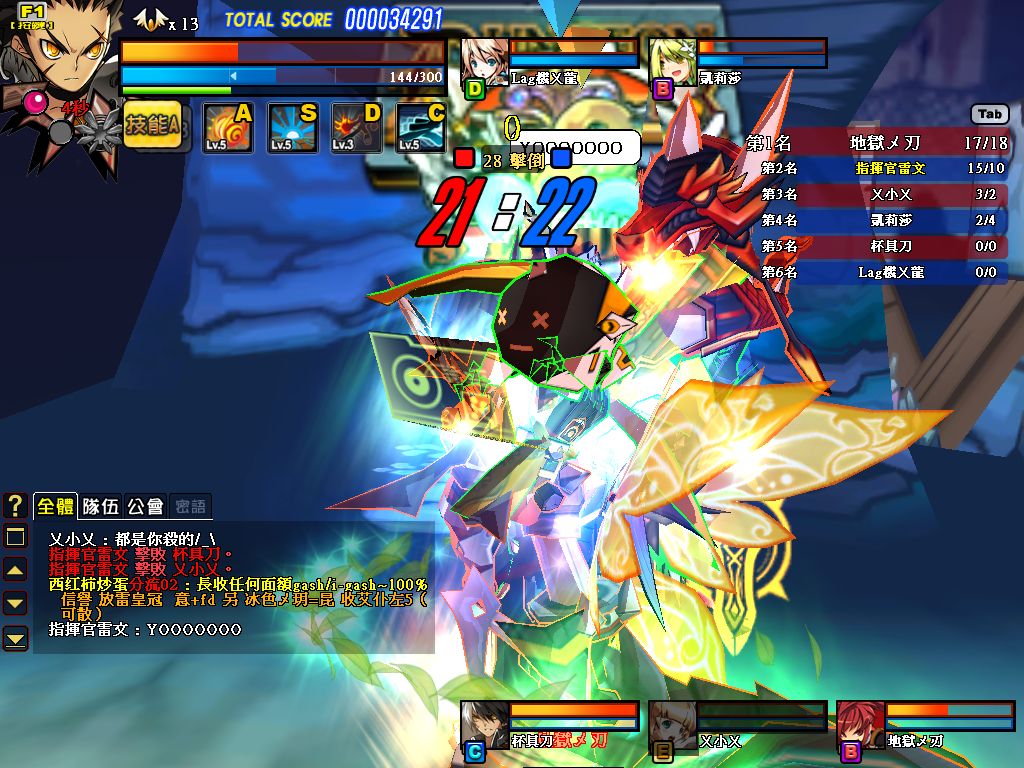Image resolution: width=1024 pixels, height=768 pixels.
Task: Click the chat scroll down arrow
Action: click(x=15, y=603)
